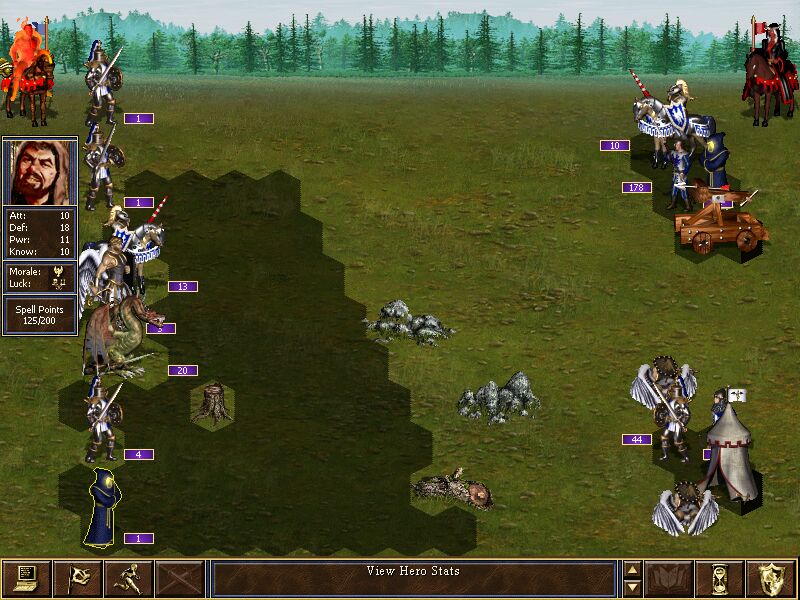Retreat using the running man button
The width and height of the screenshot is (800, 600).
click(128, 578)
